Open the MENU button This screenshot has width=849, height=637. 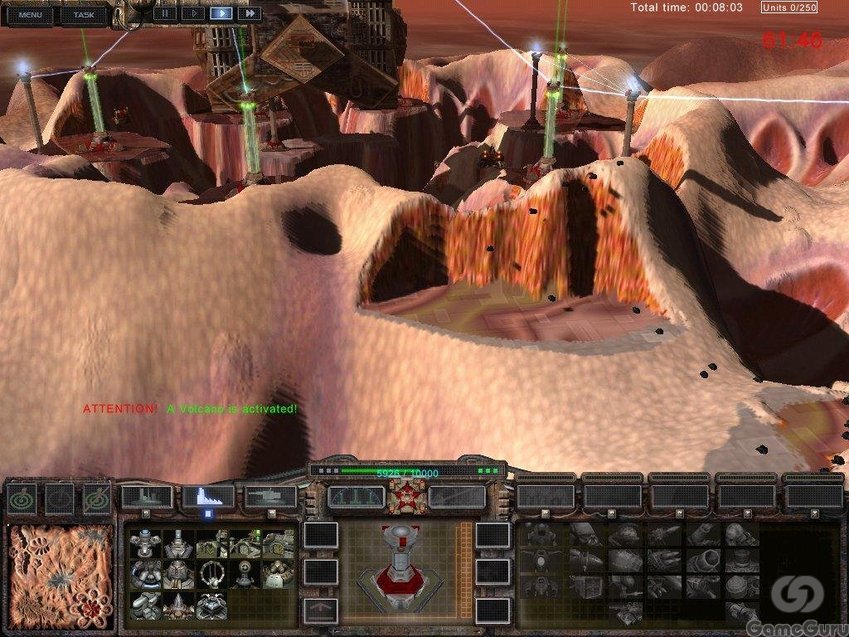pos(30,14)
